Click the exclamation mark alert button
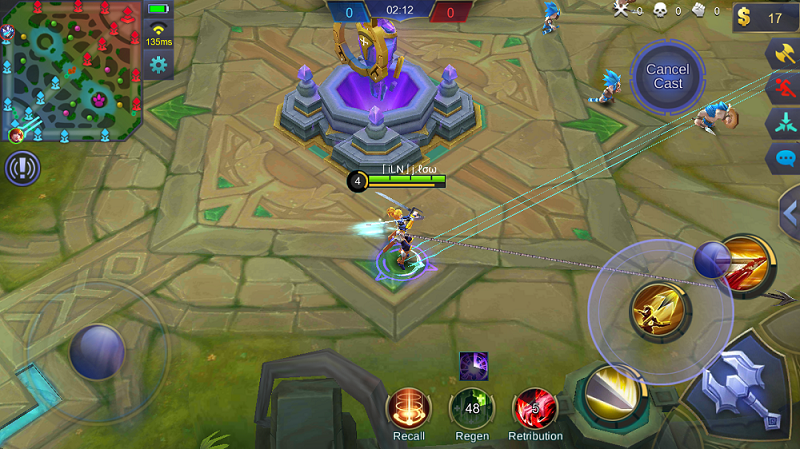800x449 pixels. click(x=21, y=168)
